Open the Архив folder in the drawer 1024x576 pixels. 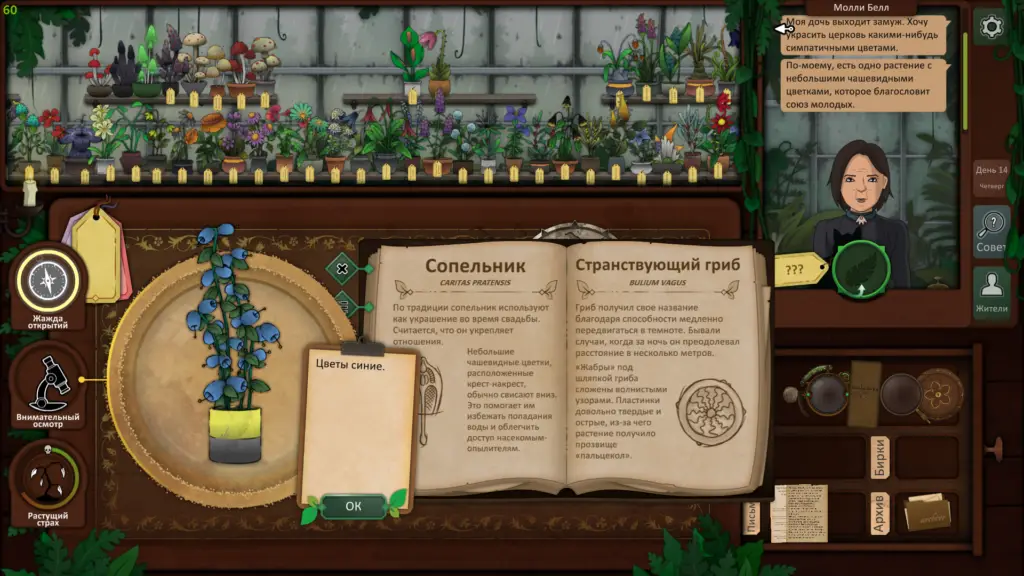point(926,513)
